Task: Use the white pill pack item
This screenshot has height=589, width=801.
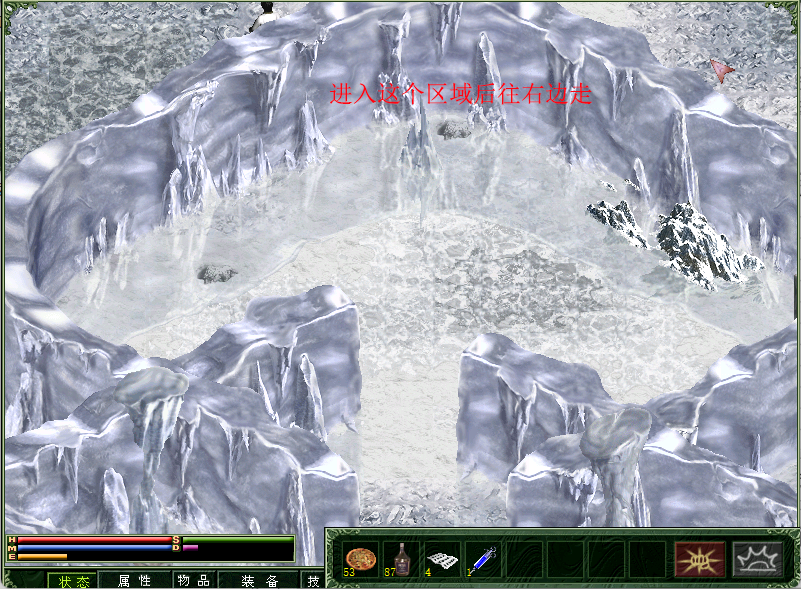Action: point(442,559)
